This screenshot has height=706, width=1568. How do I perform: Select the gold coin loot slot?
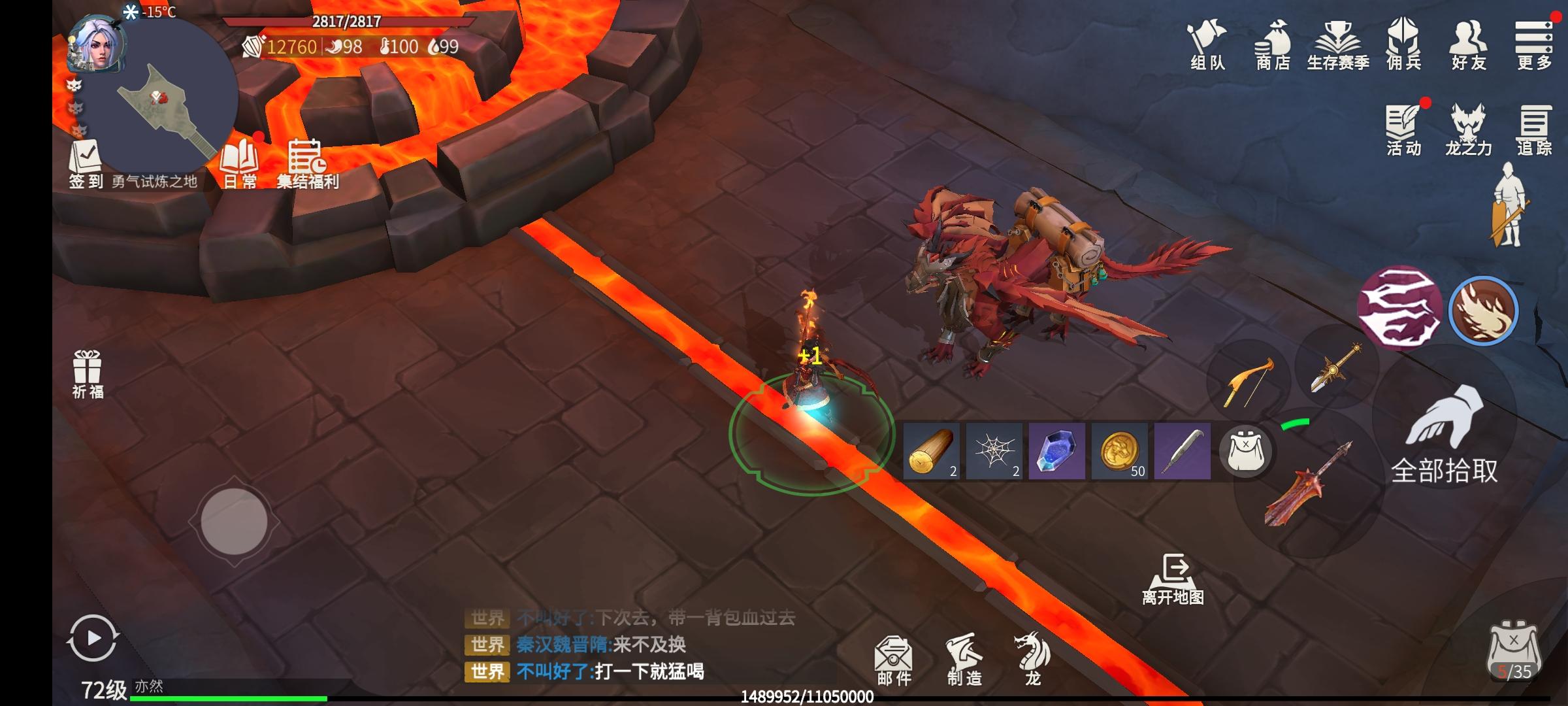[1120, 451]
